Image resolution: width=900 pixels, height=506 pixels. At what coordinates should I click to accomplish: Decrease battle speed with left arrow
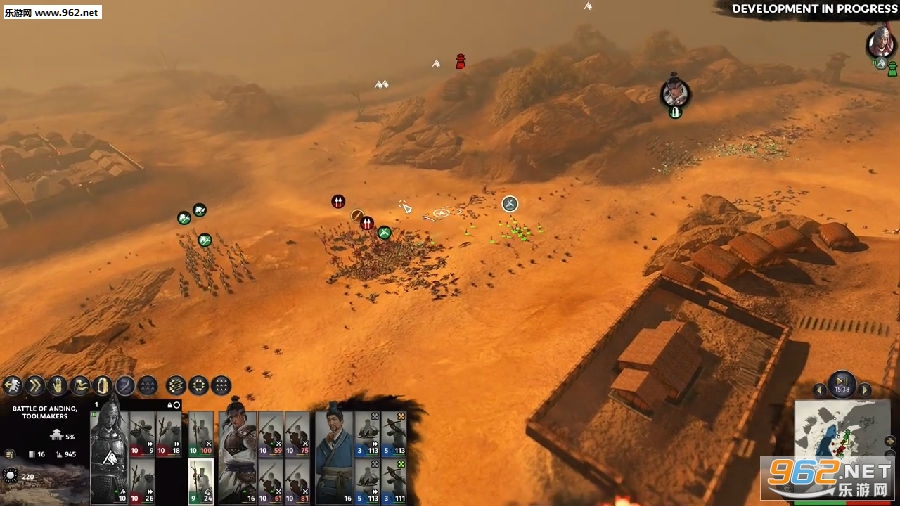(820, 390)
